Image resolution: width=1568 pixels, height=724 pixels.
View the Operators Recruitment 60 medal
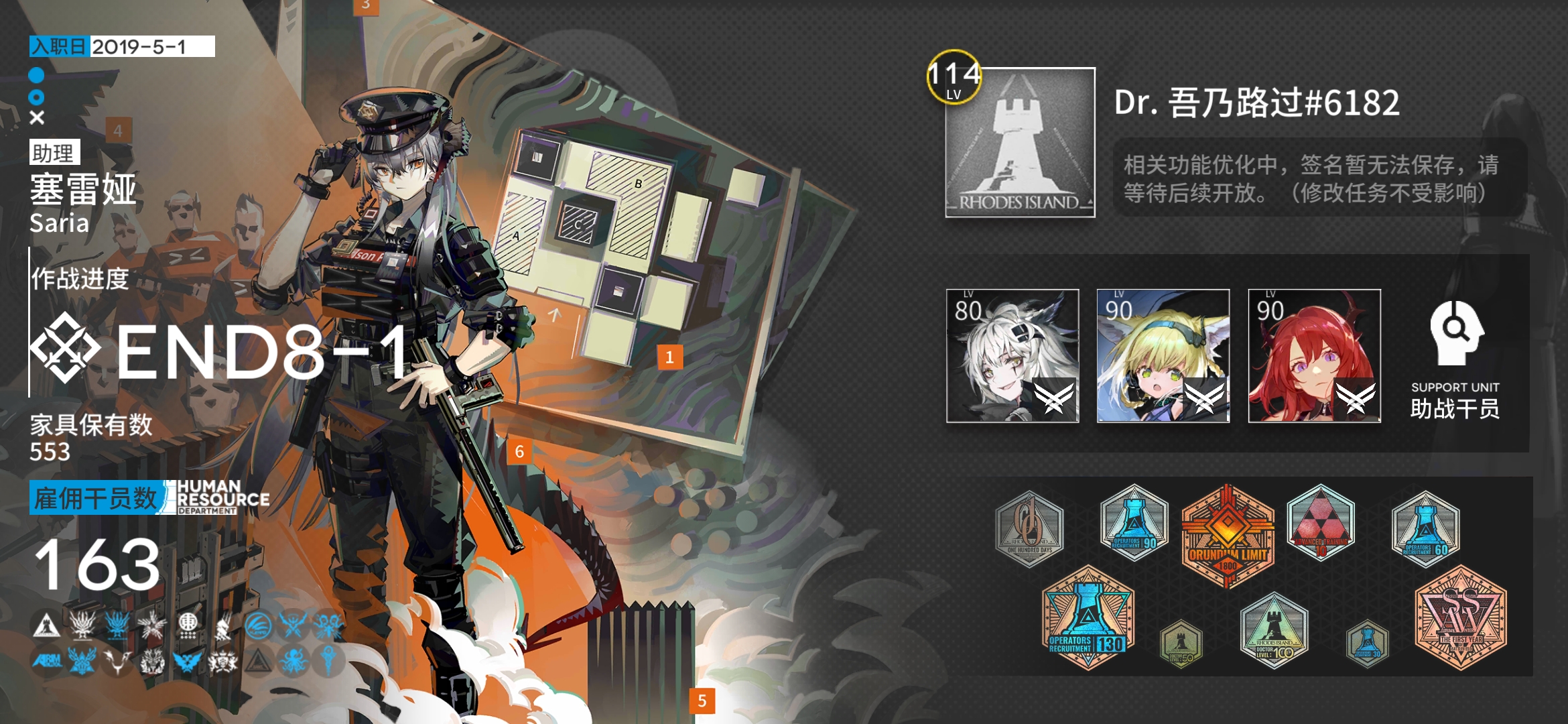pyautogui.click(x=1425, y=528)
